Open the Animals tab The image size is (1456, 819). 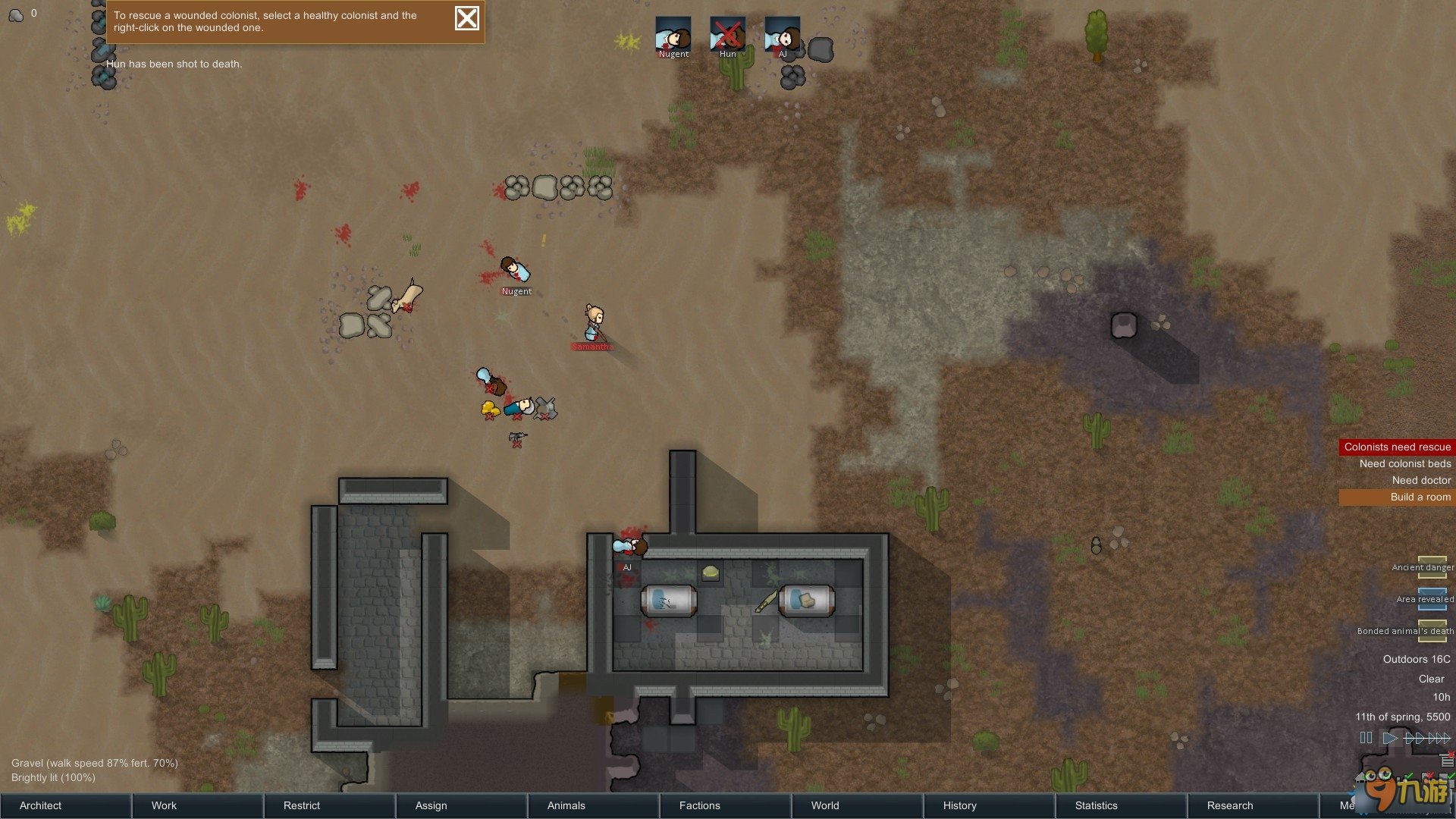(594, 805)
